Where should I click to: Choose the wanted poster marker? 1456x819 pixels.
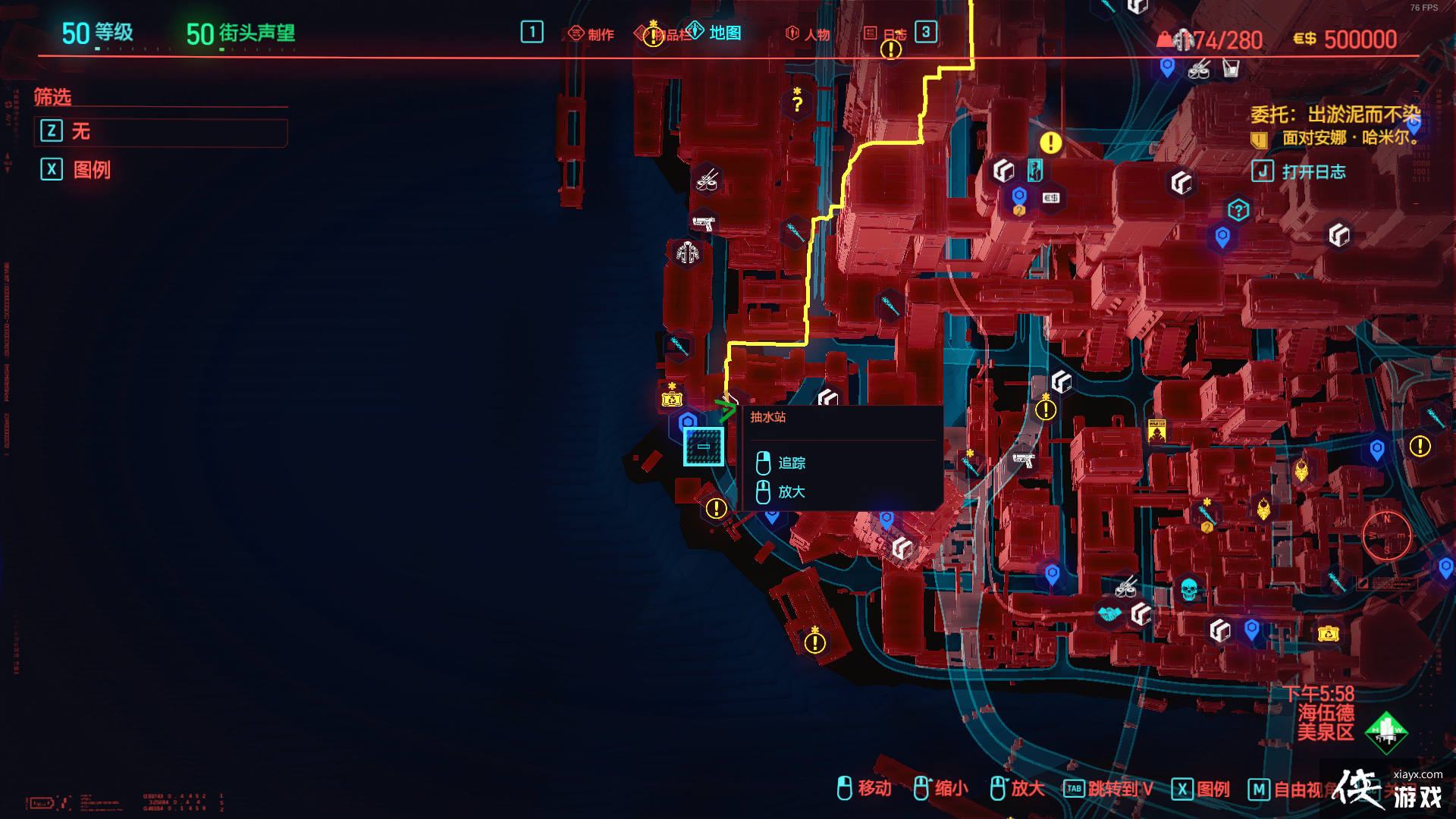pos(1156,430)
